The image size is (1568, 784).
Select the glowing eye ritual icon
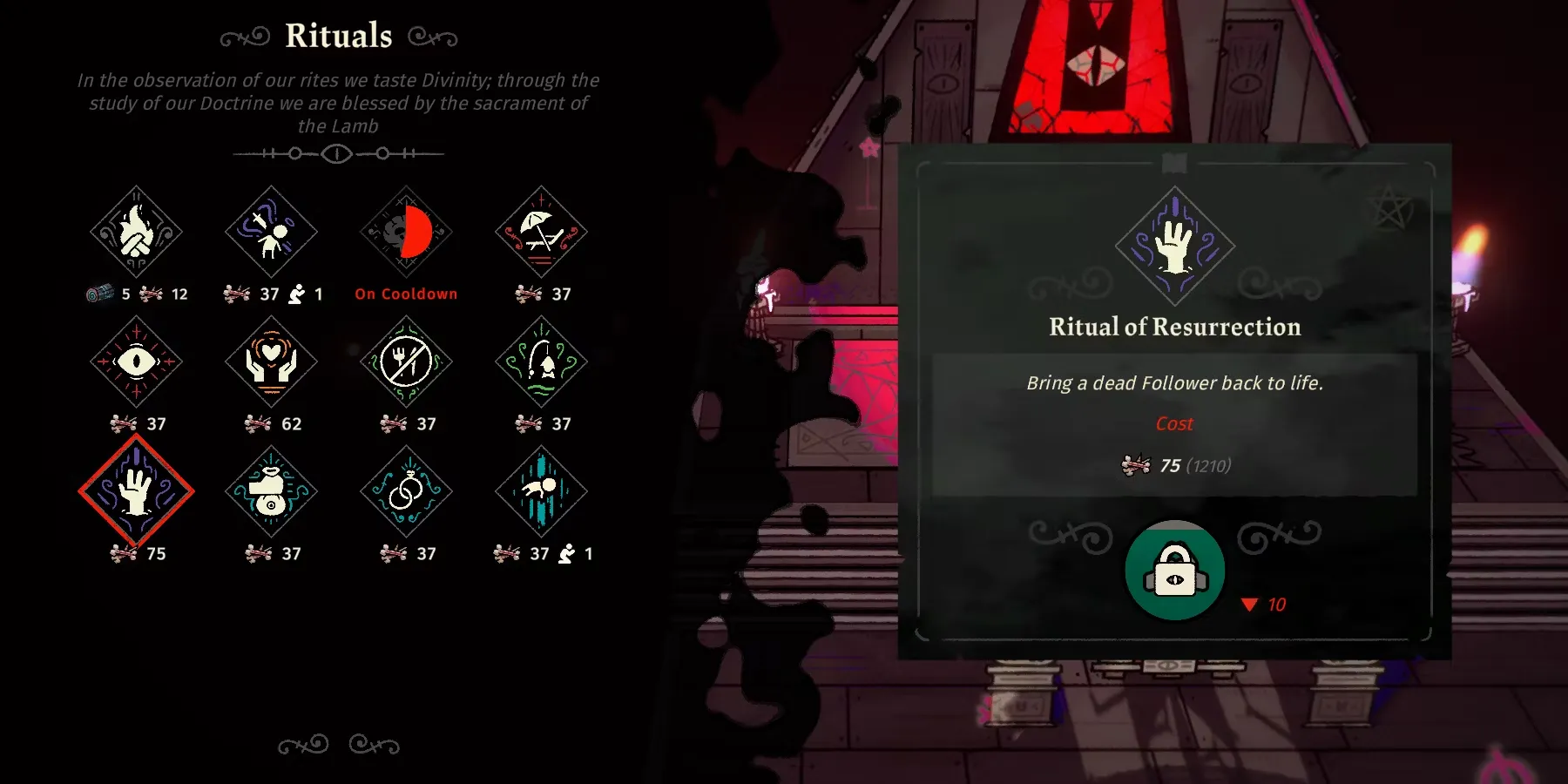click(x=136, y=362)
